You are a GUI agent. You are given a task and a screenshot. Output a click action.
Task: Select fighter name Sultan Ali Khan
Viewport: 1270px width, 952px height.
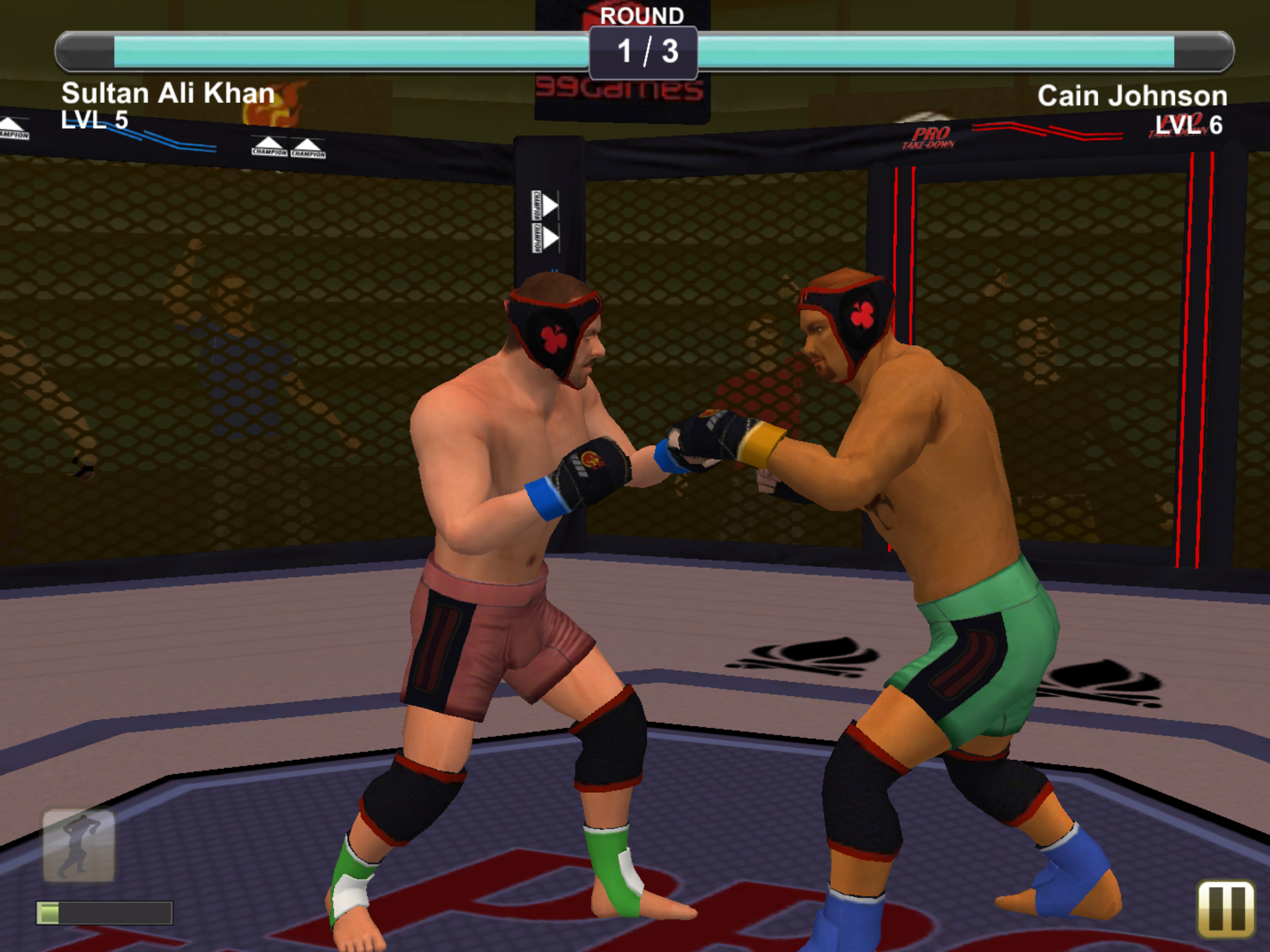coord(168,94)
